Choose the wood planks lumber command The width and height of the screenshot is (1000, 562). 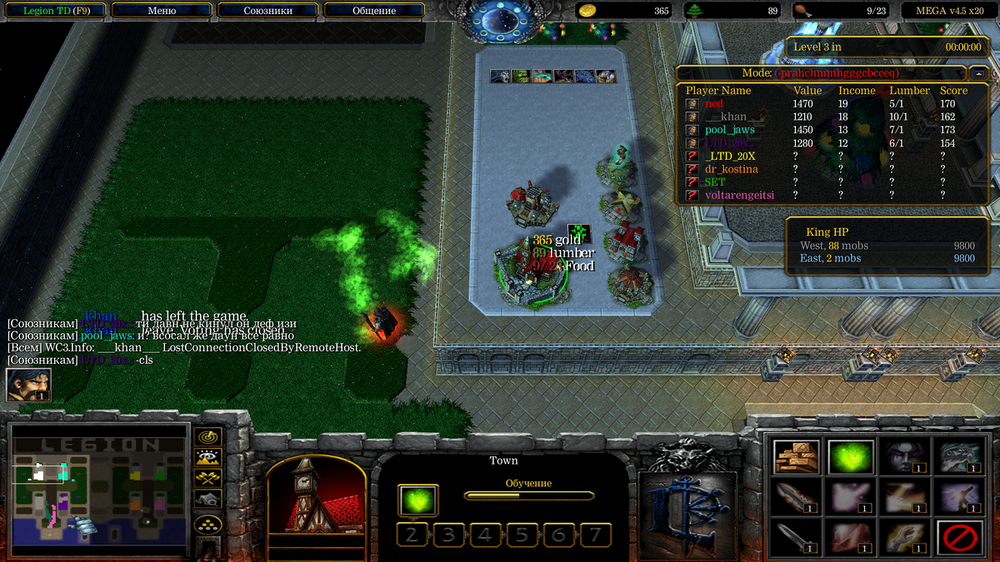[796, 457]
